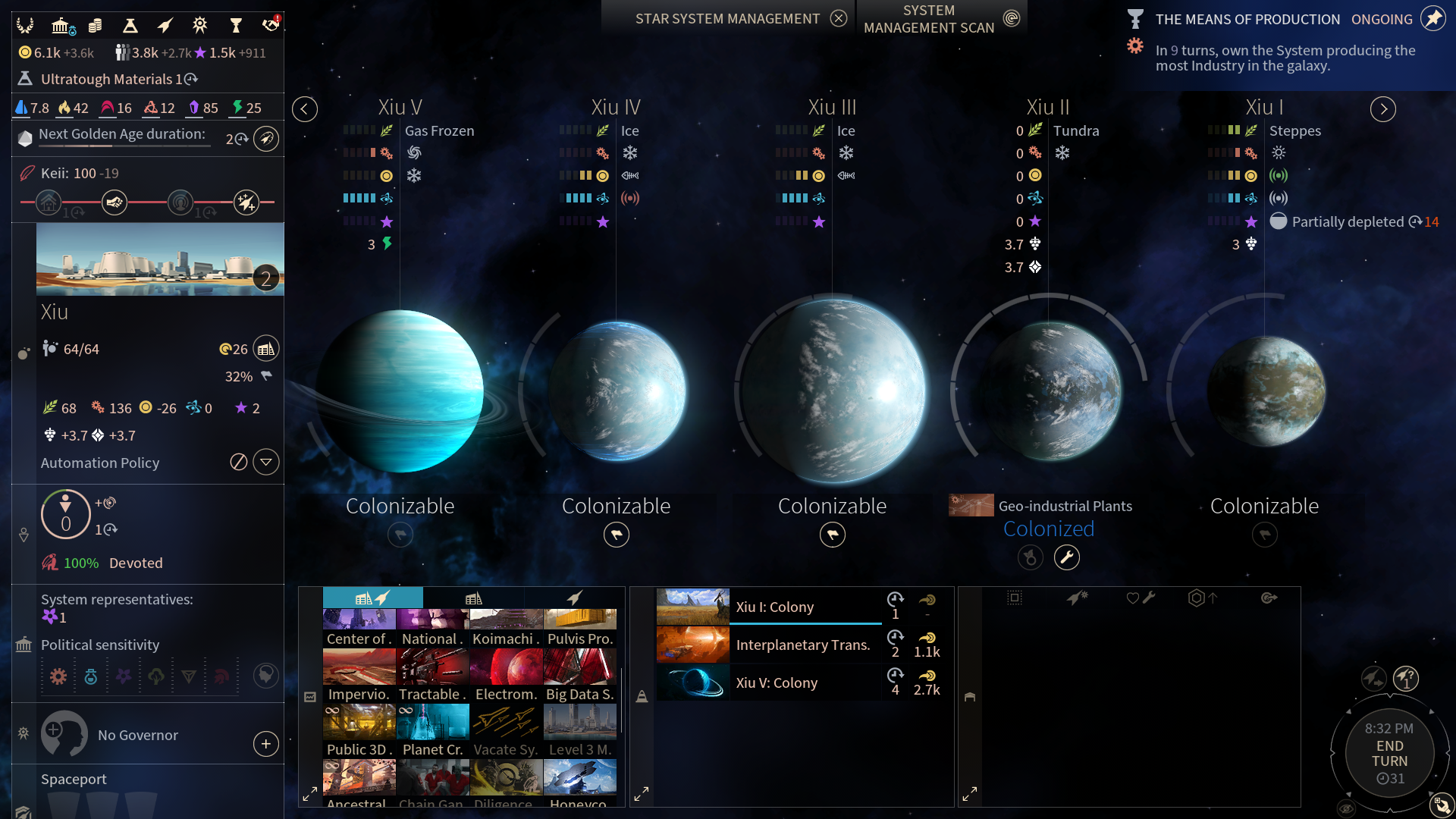Image resolution: width=1456 pixels, height=819 pixels.
Task: Open the research screen flask icon
Action: click(130, 26)
